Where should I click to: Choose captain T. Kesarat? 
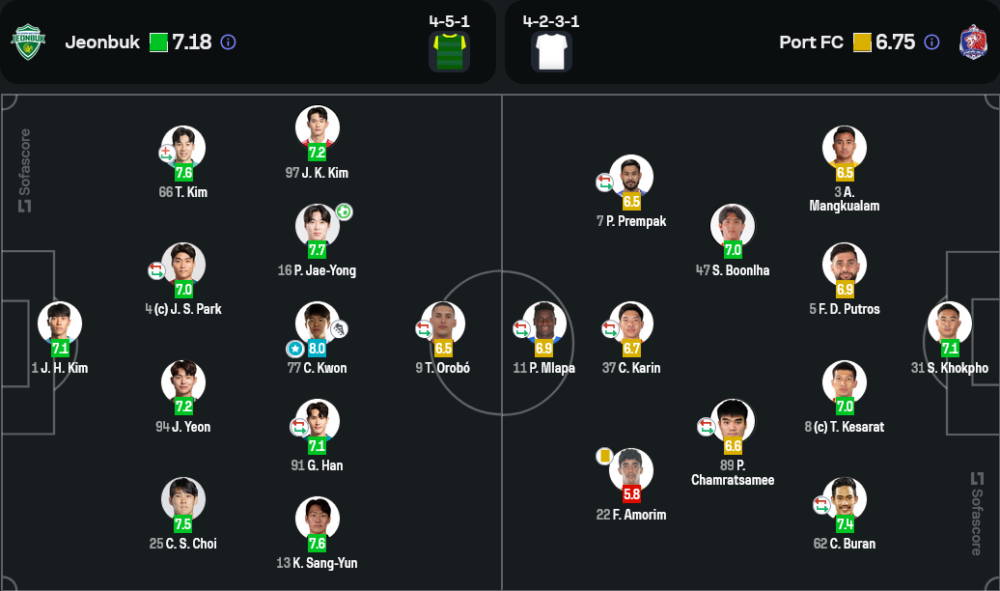[x=844, y=384]
